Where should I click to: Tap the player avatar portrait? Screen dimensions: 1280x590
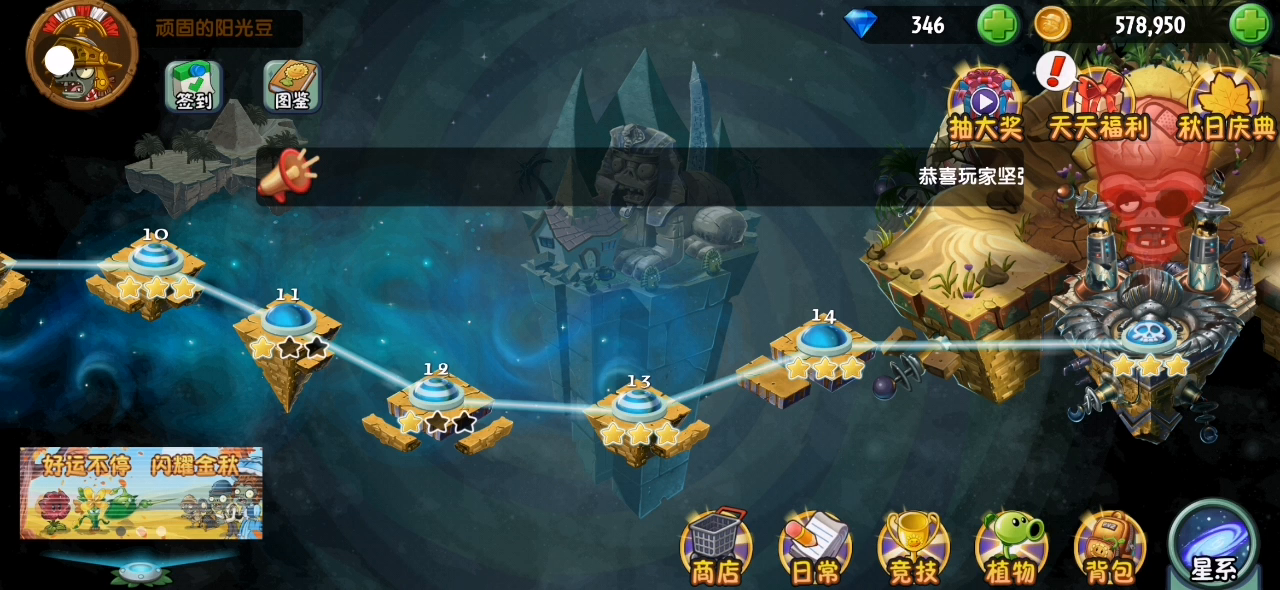click(81, 56)
